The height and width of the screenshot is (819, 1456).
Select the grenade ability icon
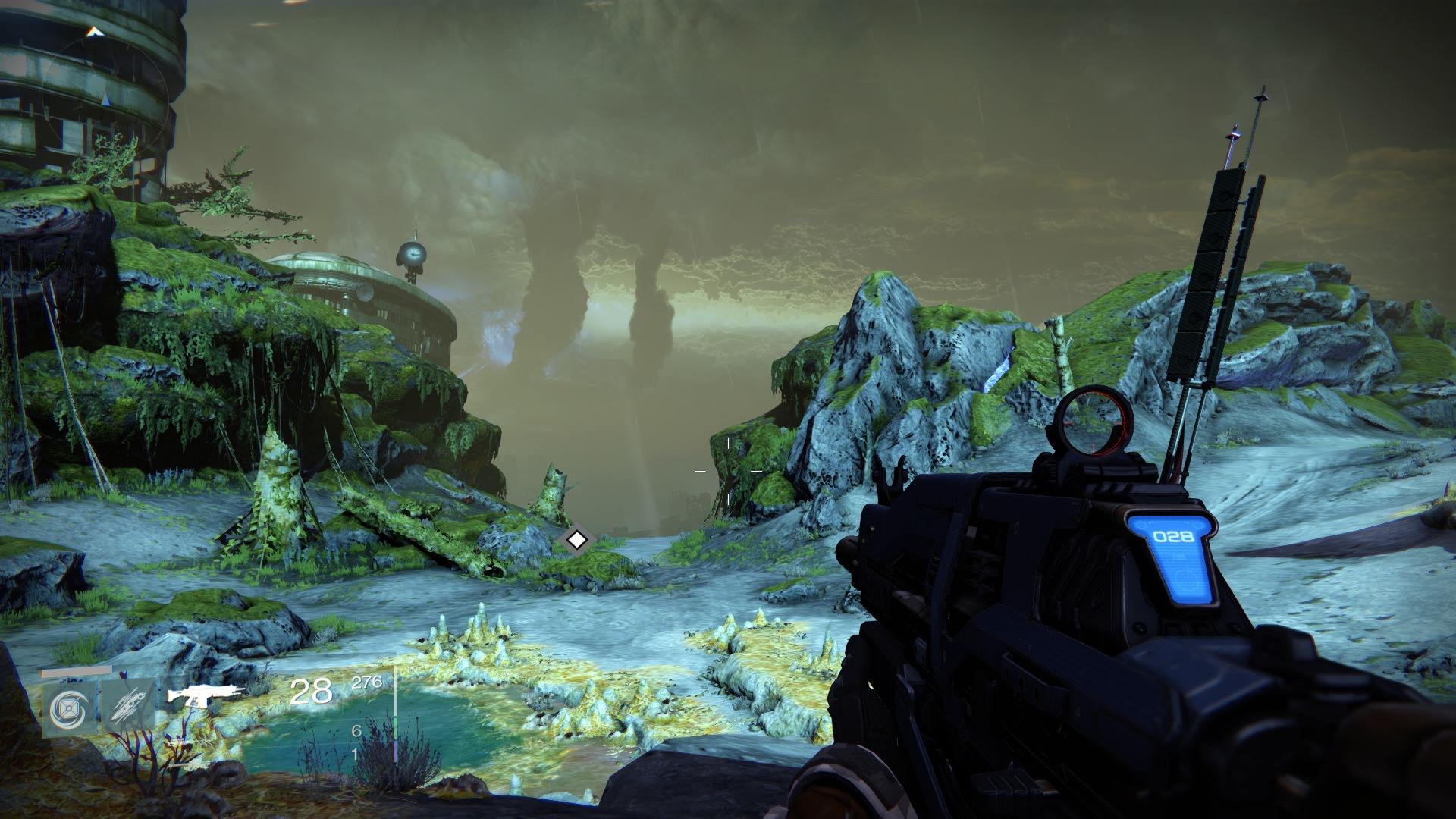pos(68,708)
